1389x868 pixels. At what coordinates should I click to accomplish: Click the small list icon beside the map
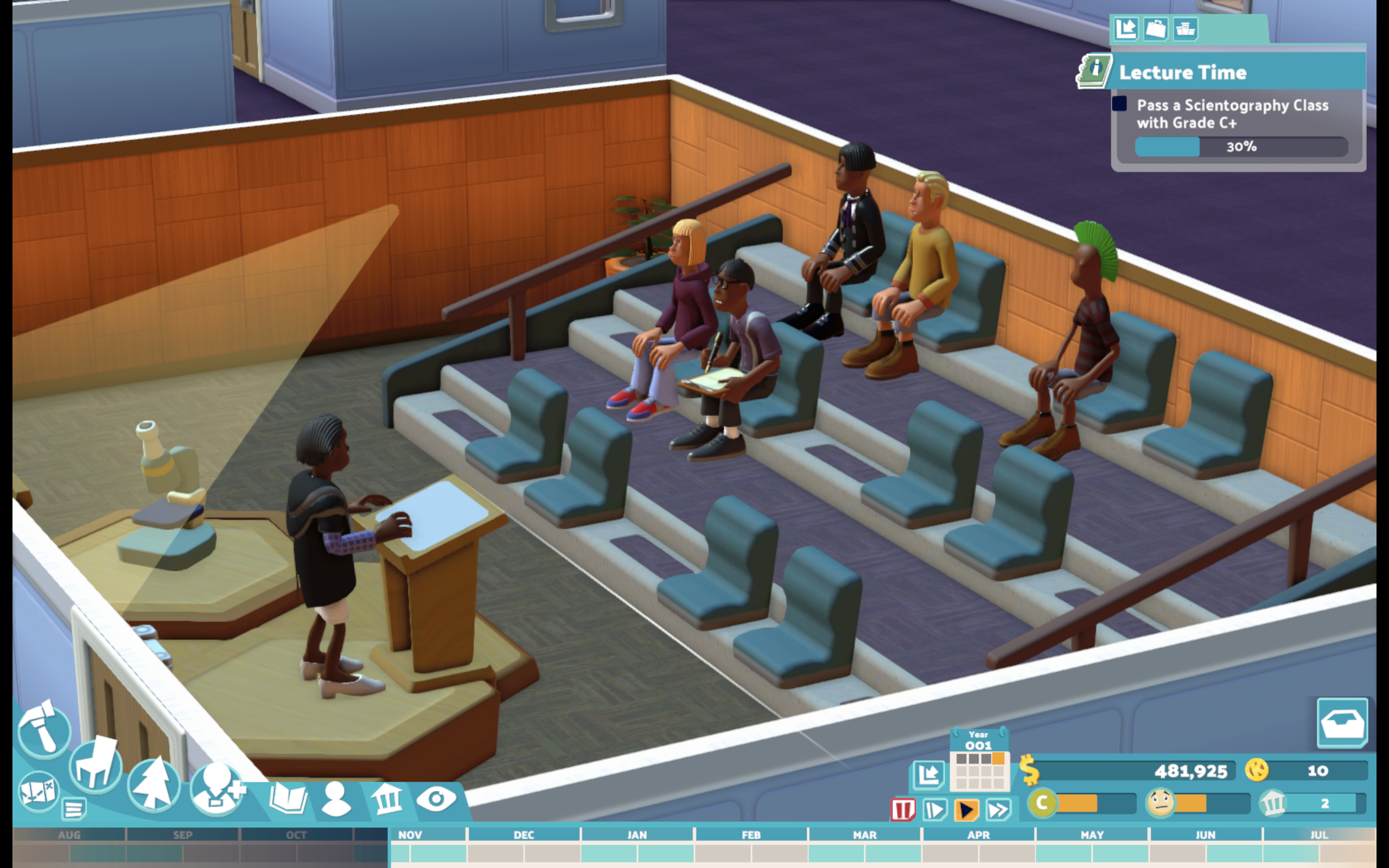point(73,809)
